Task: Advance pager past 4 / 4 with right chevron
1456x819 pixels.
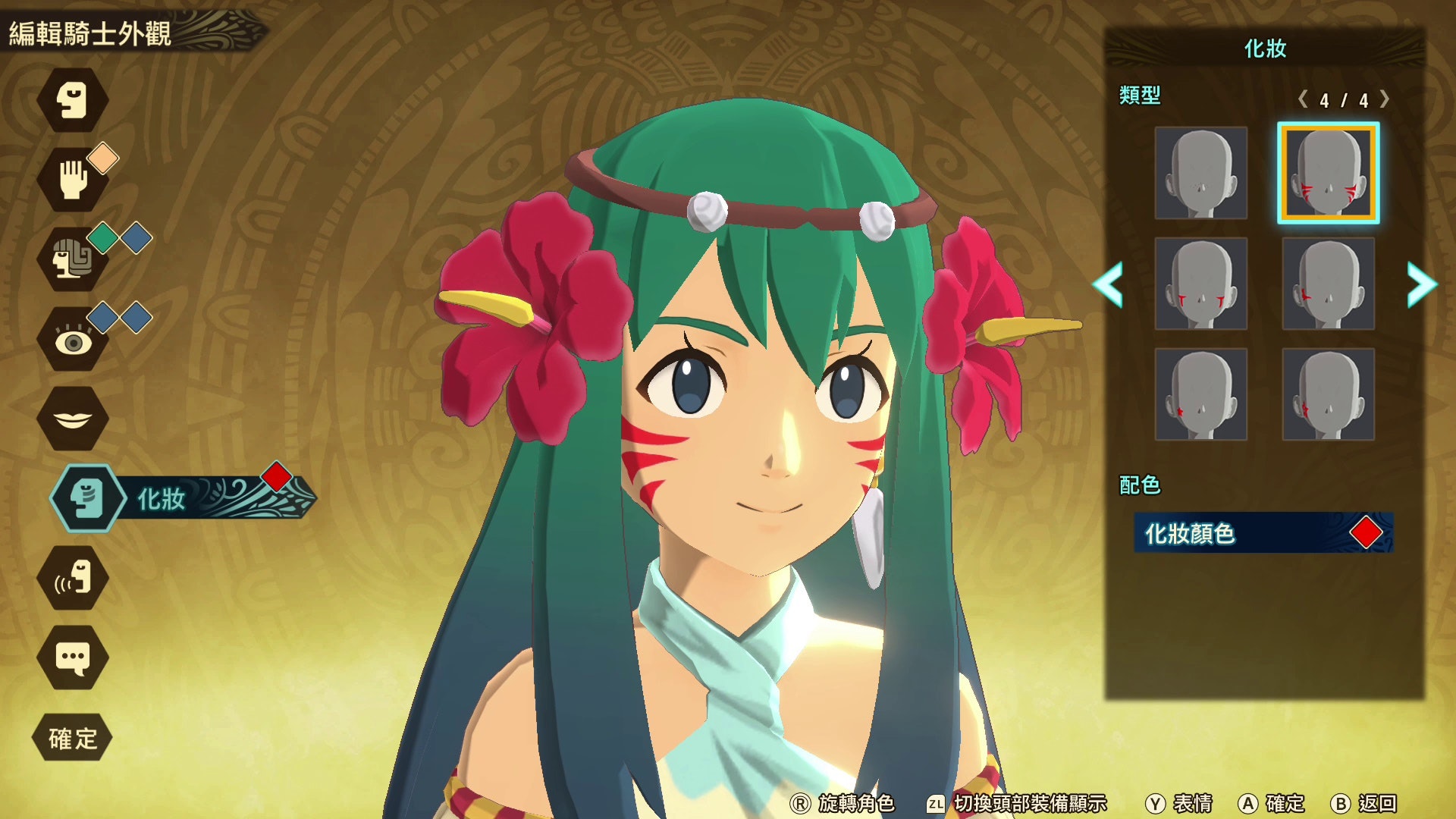Action: pos(1386,99)
